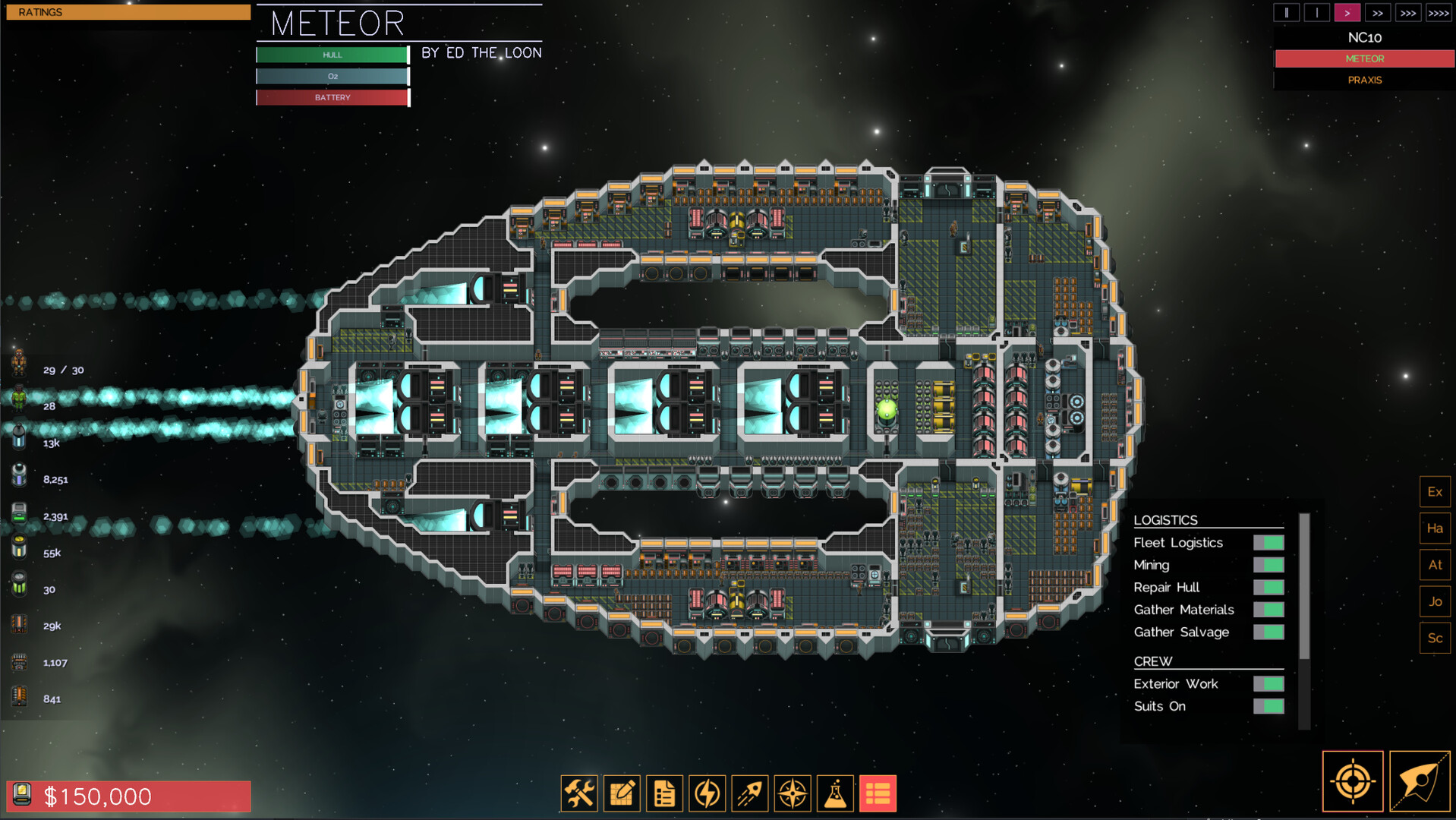Viewport: 1456px width, 820px height.
Task: Expand the Ex side panel tab
Action: pos(1435,491)
